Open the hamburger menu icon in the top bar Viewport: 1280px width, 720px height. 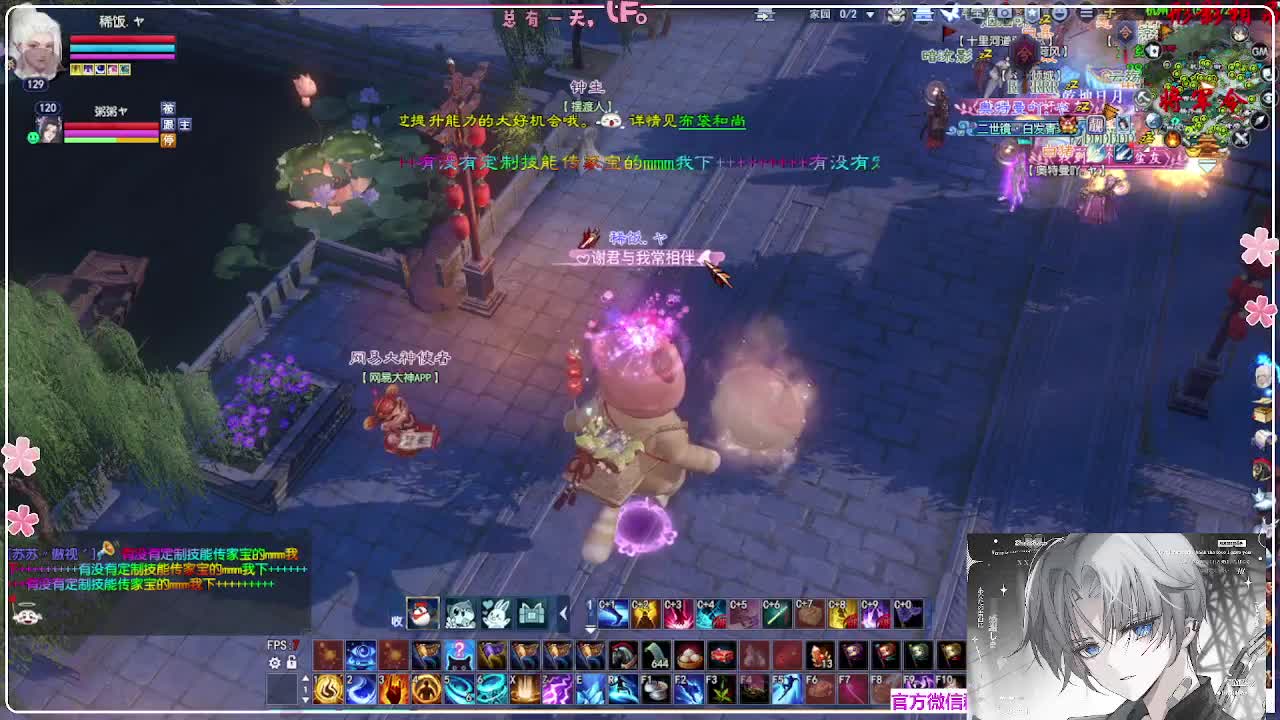(x=1087, y=13)
